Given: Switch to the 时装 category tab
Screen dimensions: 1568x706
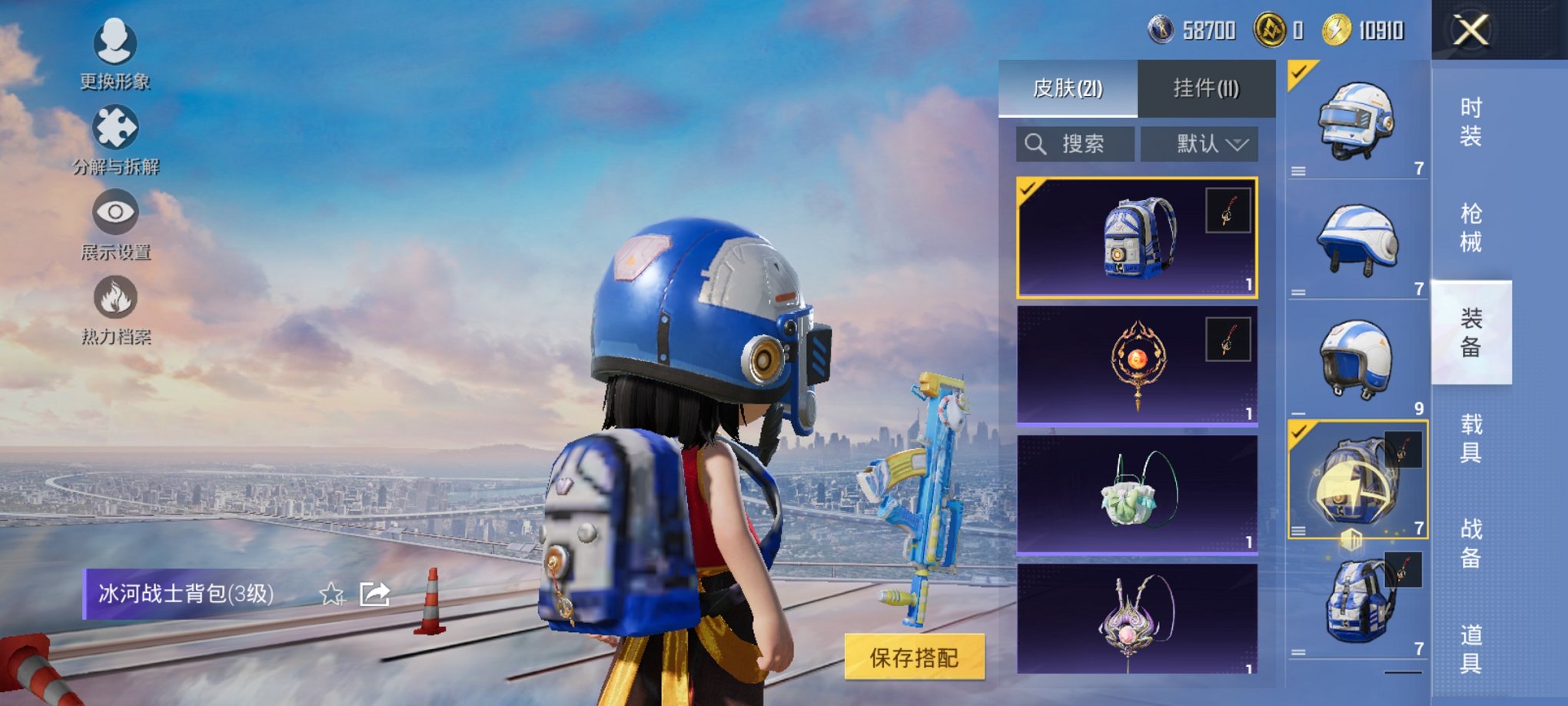Looking at the screenshot, I should tap(1470, 123).
